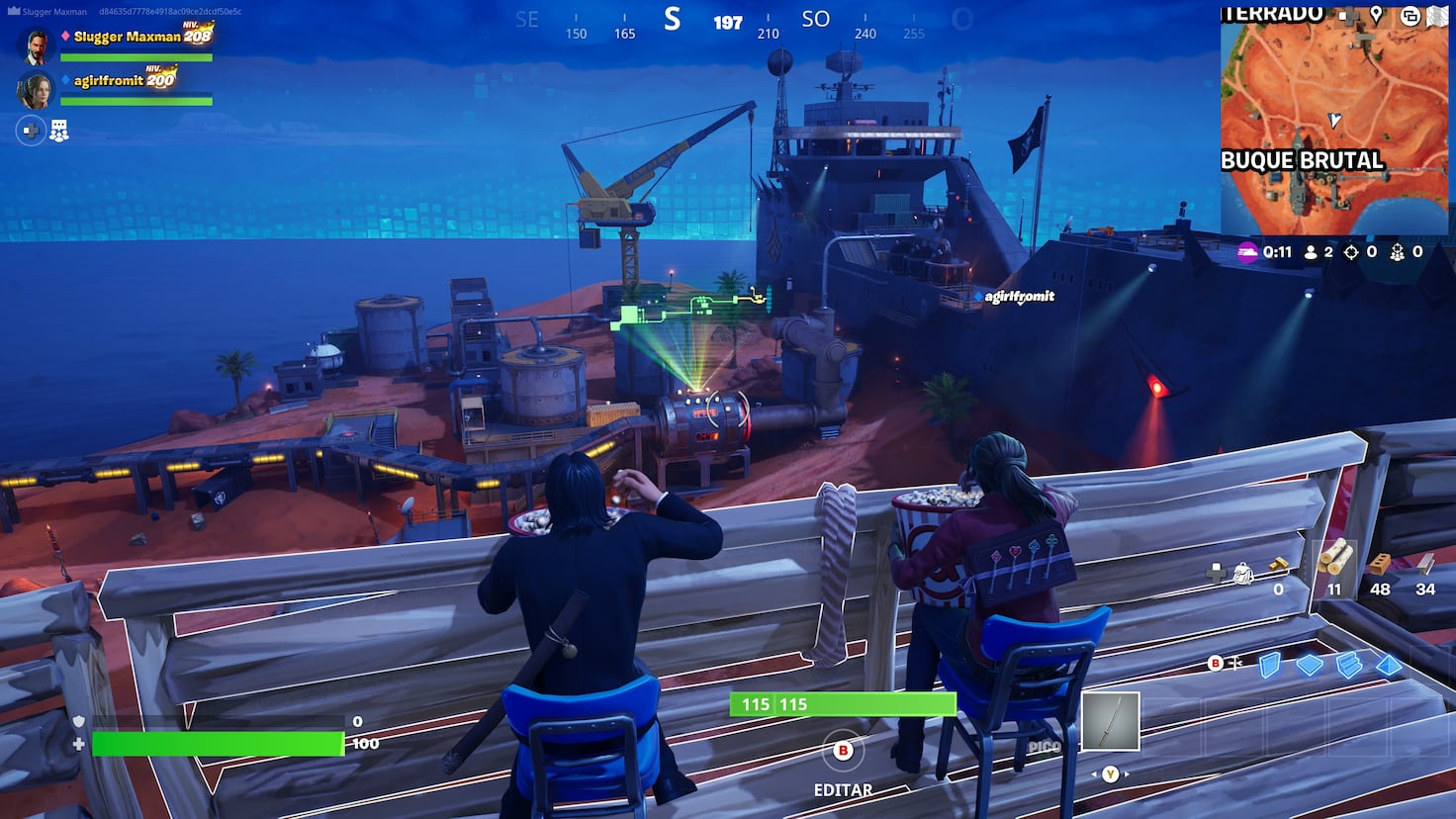1456x819 pixels.
Task: Click the storm timer icon below the minimap
Action: coord(1247,252)
